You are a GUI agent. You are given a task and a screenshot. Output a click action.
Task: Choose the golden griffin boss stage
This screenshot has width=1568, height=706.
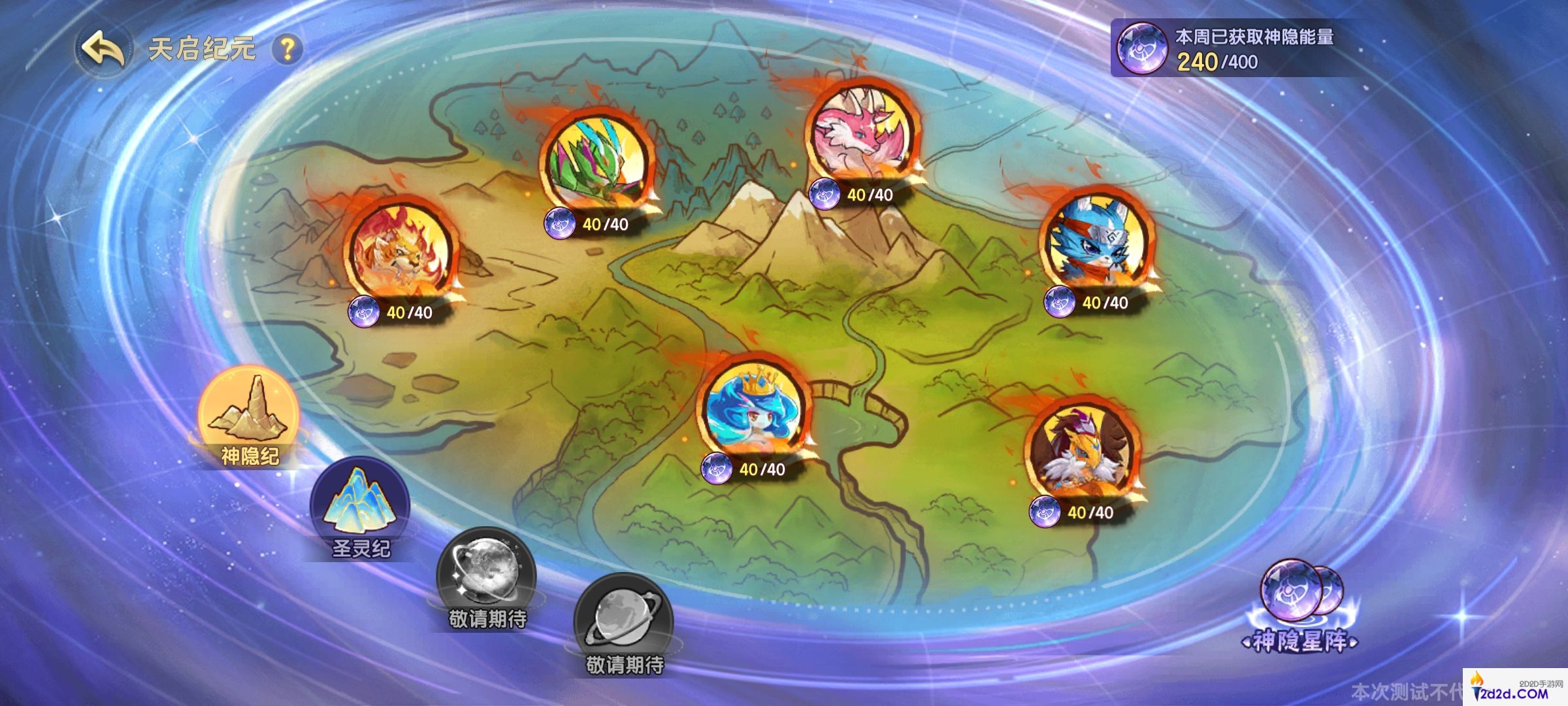tap(1084, 452)
